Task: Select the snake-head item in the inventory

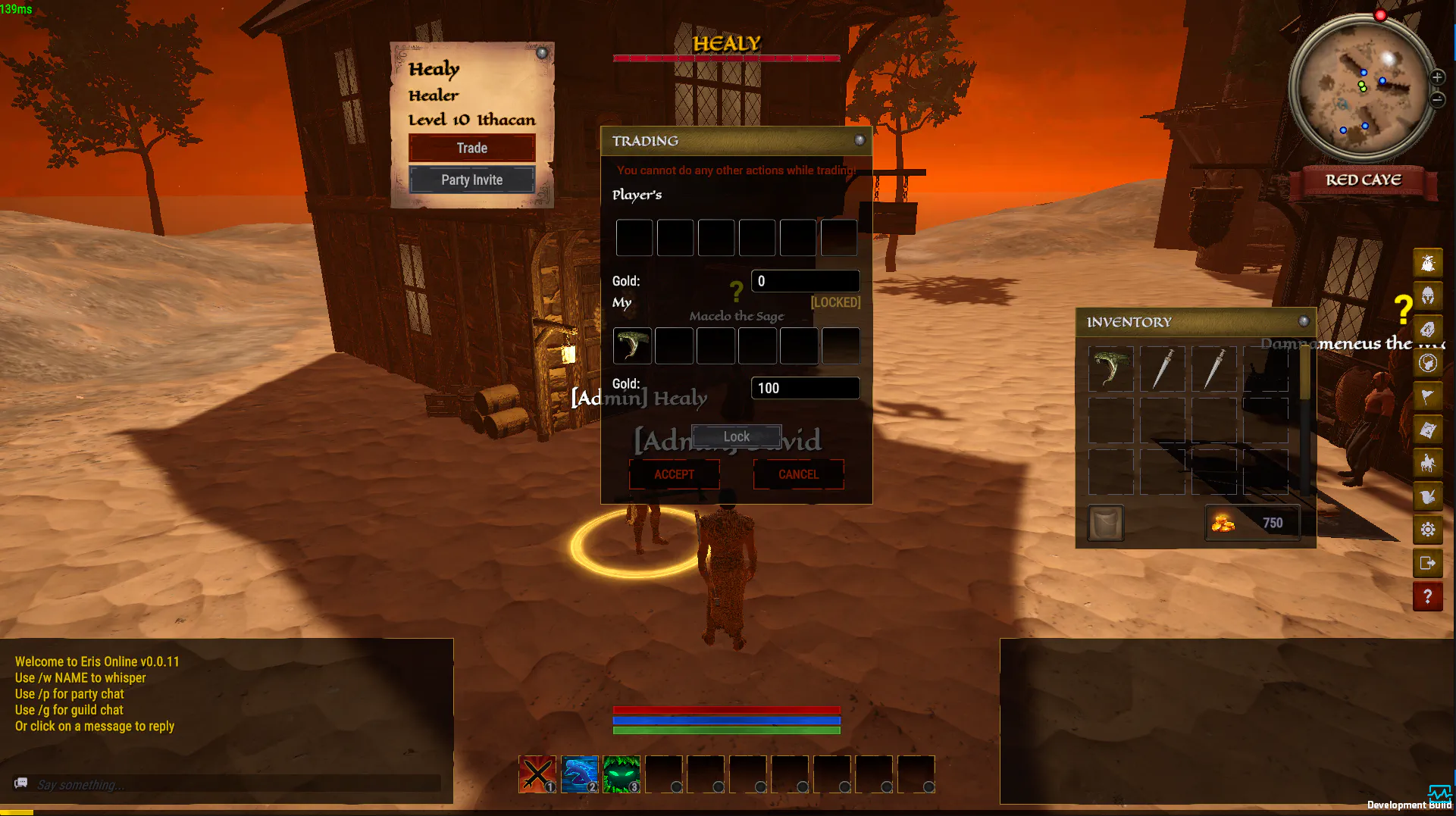Action: (1110, 369)
